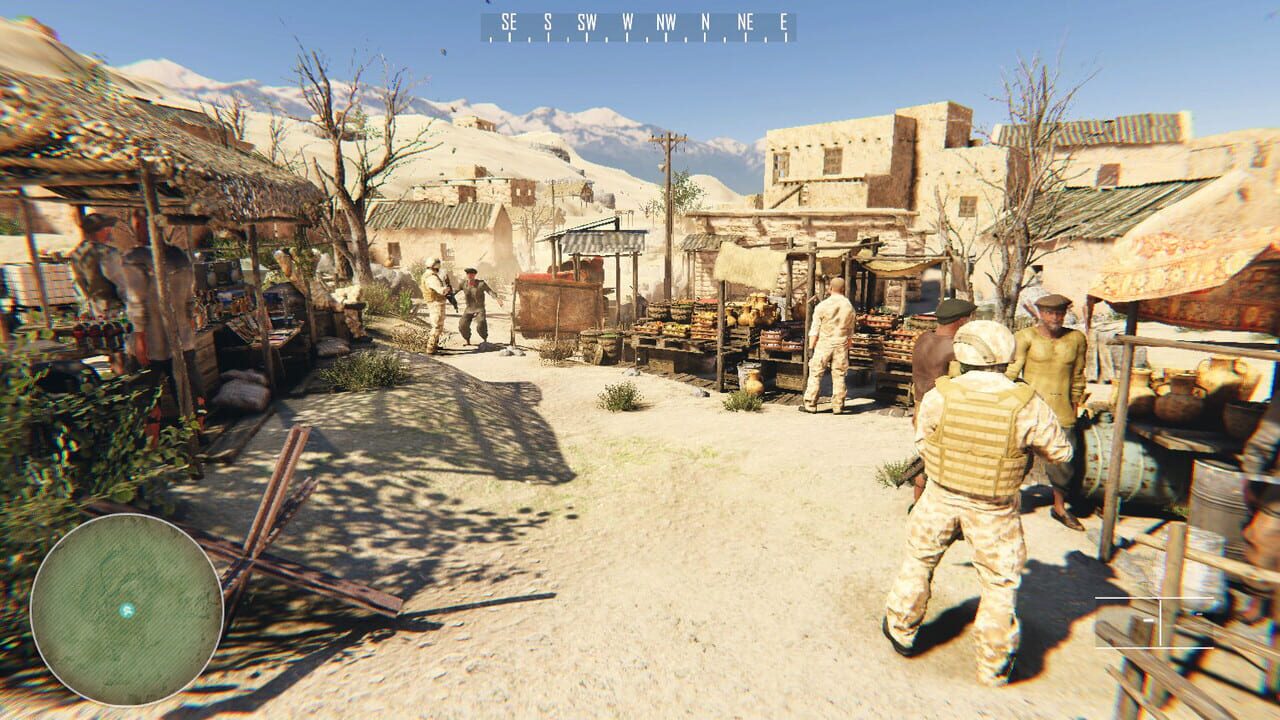1280x720 pixels.
Task: Select the SW heading on the compass
Action: click(587, 19)
